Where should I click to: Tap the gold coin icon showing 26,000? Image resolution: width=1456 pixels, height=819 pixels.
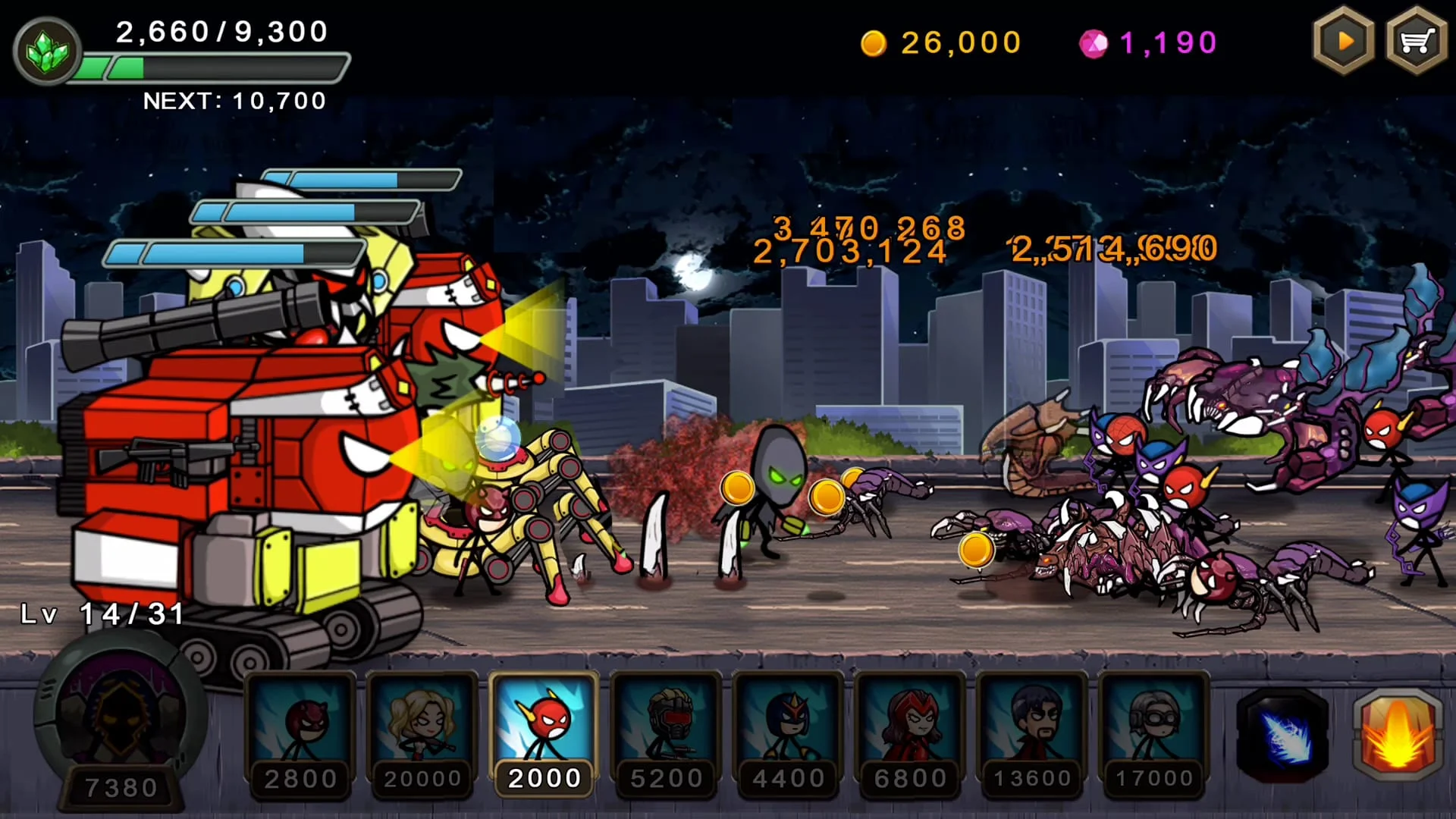pyautogui.click(x=874, y=43)
